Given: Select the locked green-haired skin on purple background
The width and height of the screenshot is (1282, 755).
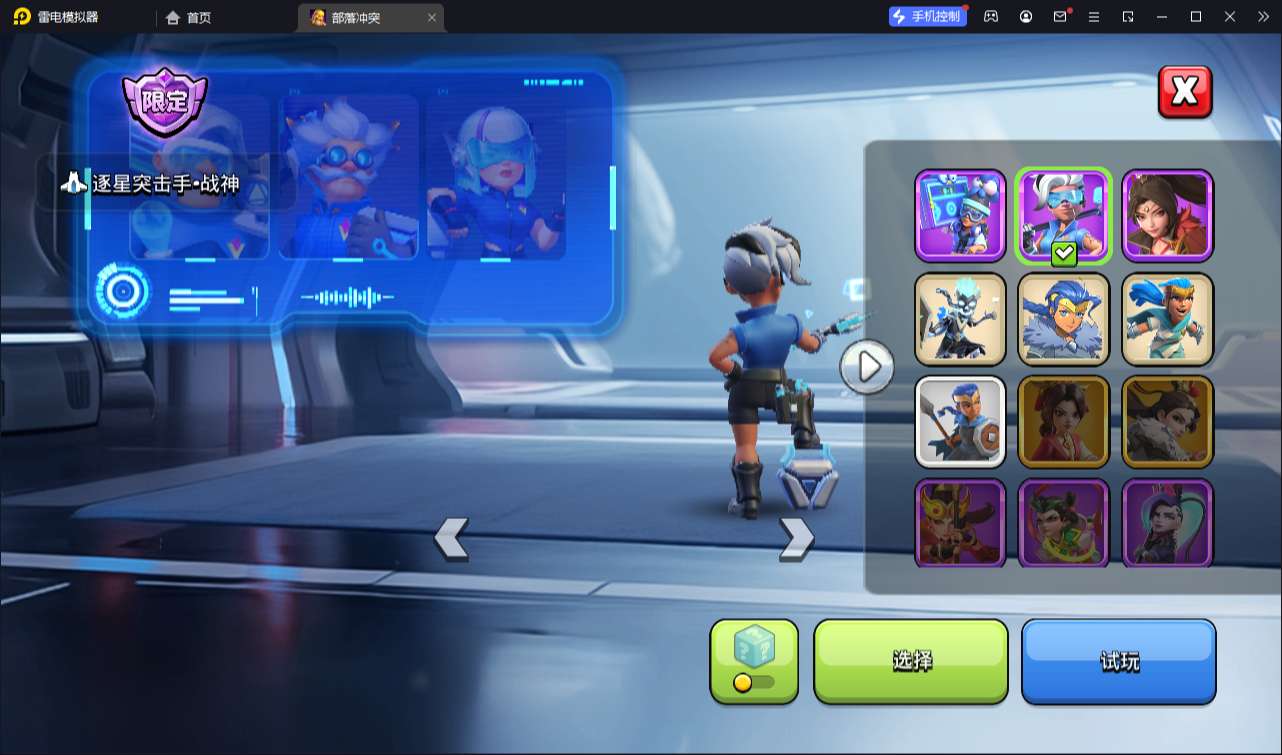Looking at the screenshot, I should point(1064,523).
